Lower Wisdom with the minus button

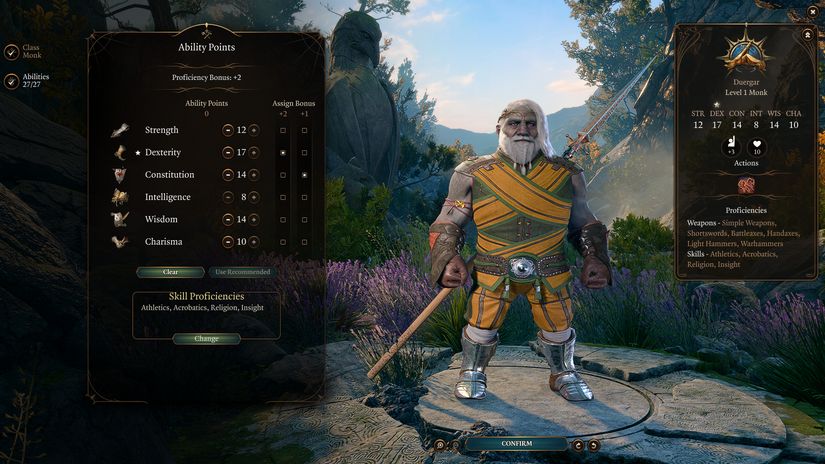coord(228,219)
